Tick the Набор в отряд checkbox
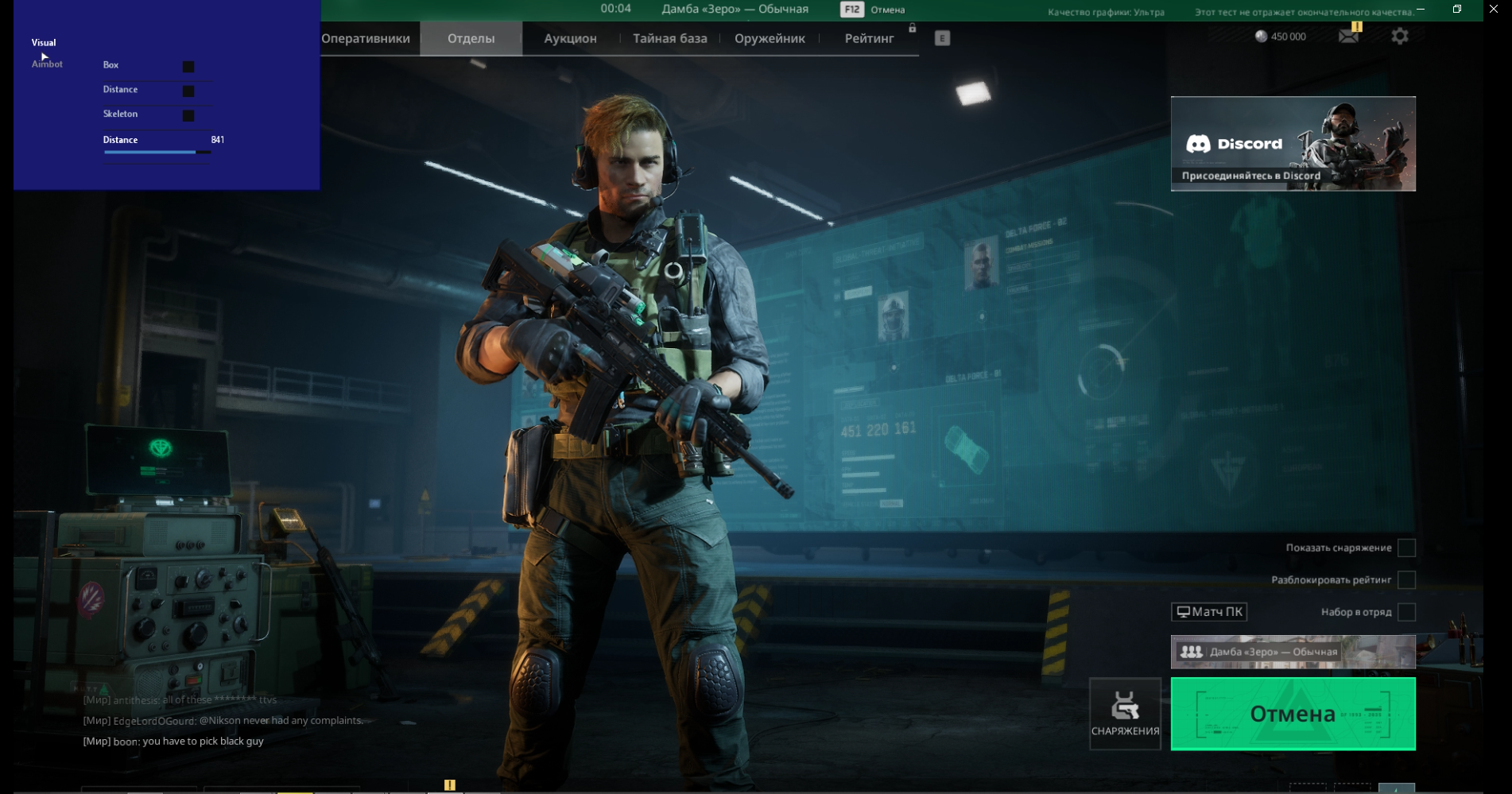The height and width of the screenshot is (794, 1512). click(x=1406, y=612)
